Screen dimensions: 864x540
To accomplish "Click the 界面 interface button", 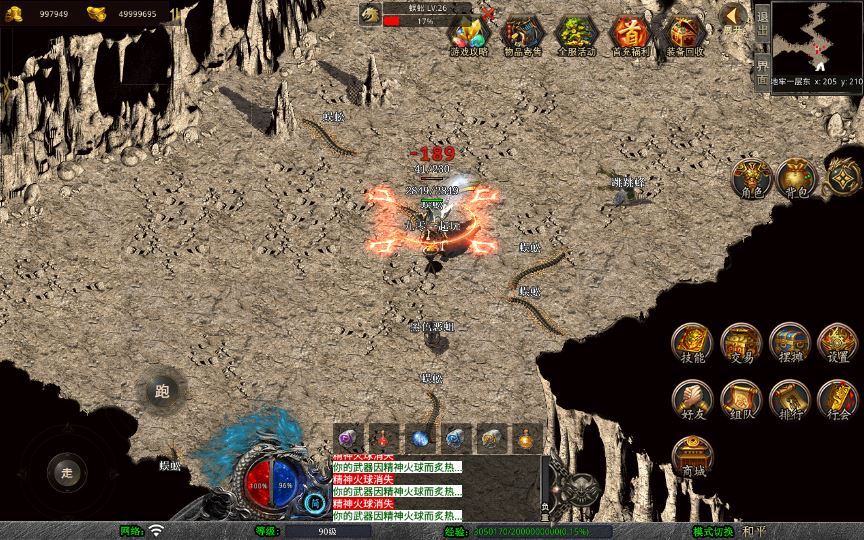I will 762,71.
